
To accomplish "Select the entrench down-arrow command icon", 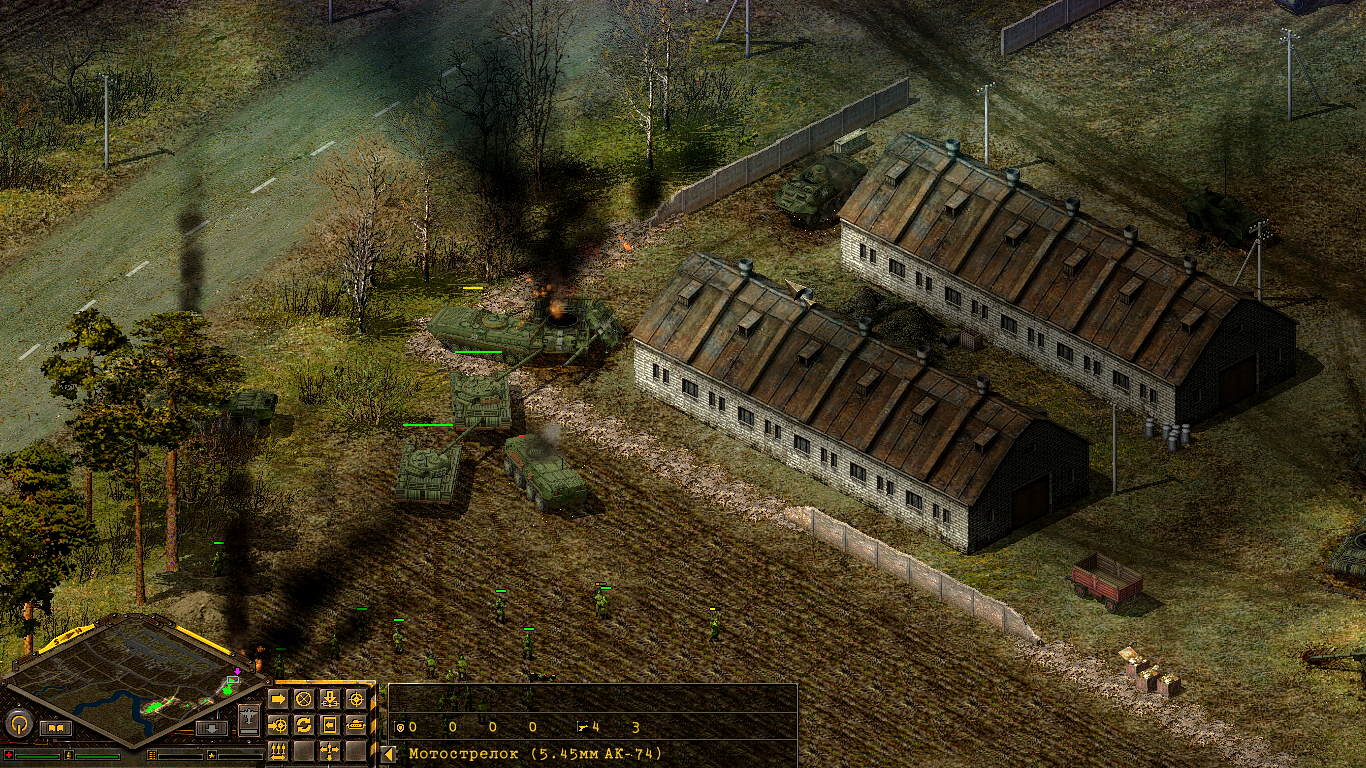I will point(330,699).
